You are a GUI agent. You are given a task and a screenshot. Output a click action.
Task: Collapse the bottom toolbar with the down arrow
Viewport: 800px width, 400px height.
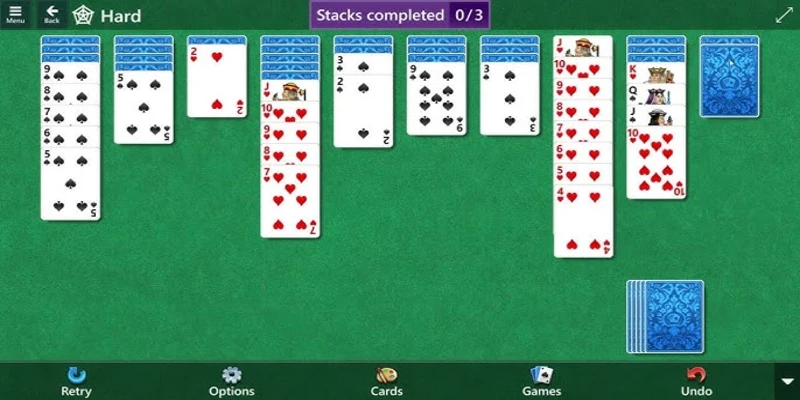[787, 381]
